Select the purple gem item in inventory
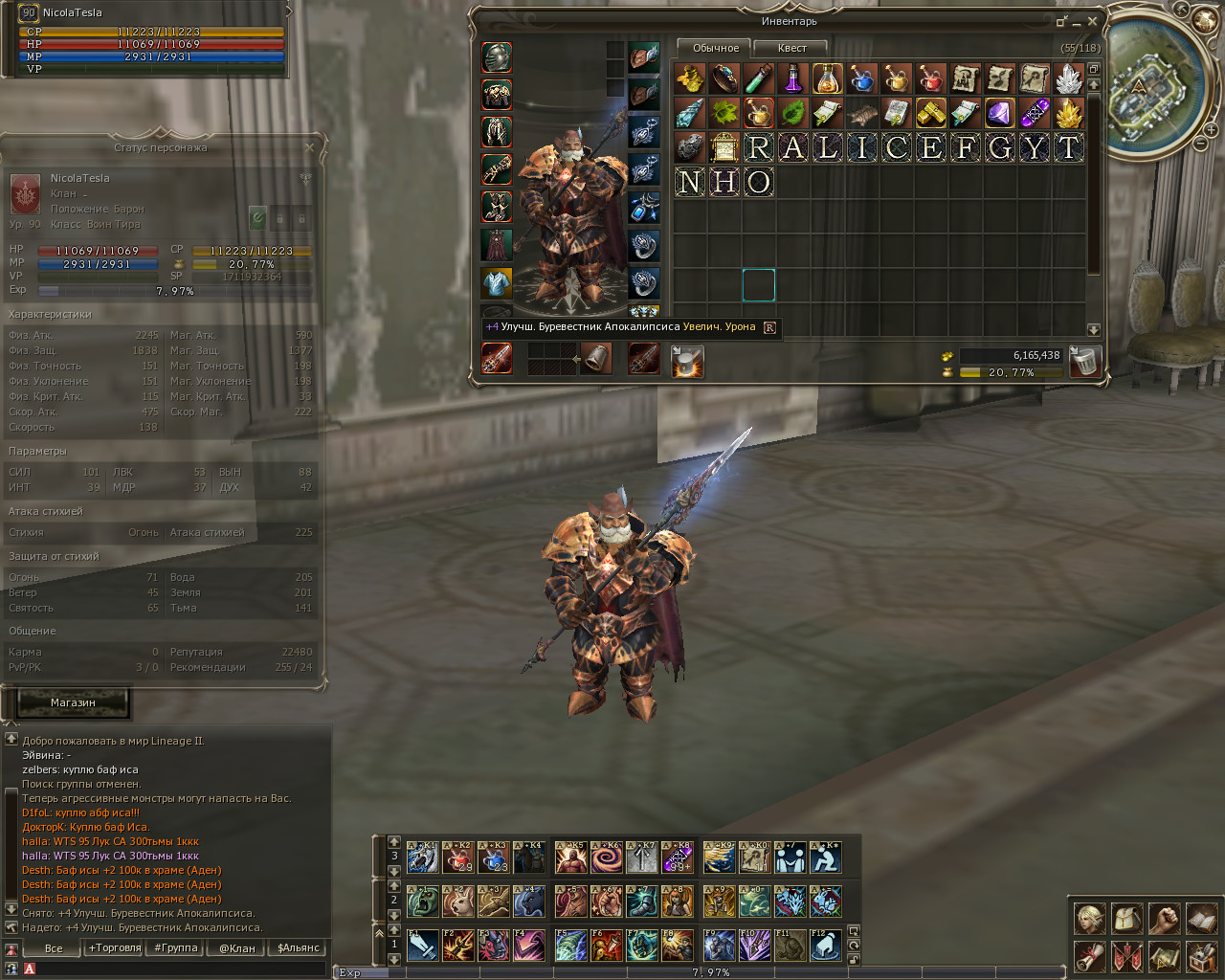 tap(1000, 113)
